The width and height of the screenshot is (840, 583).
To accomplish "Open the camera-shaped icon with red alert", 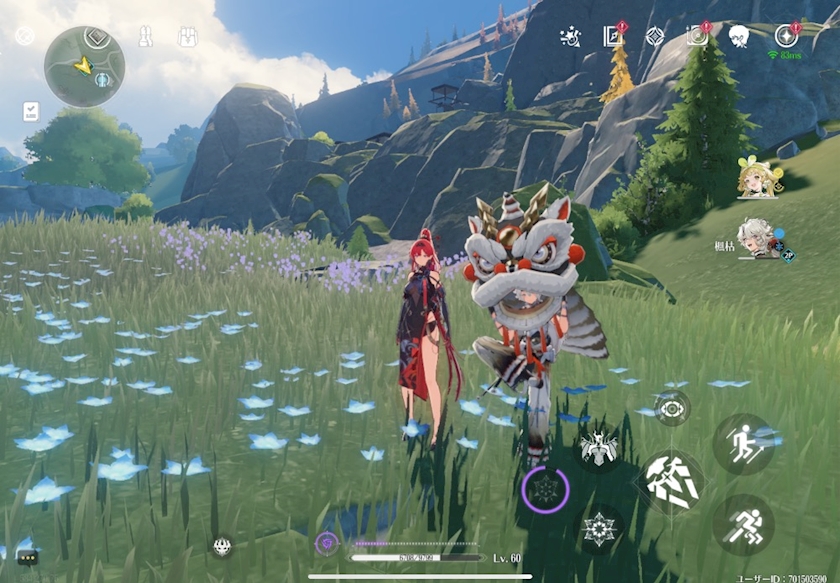I will (697, 36).
